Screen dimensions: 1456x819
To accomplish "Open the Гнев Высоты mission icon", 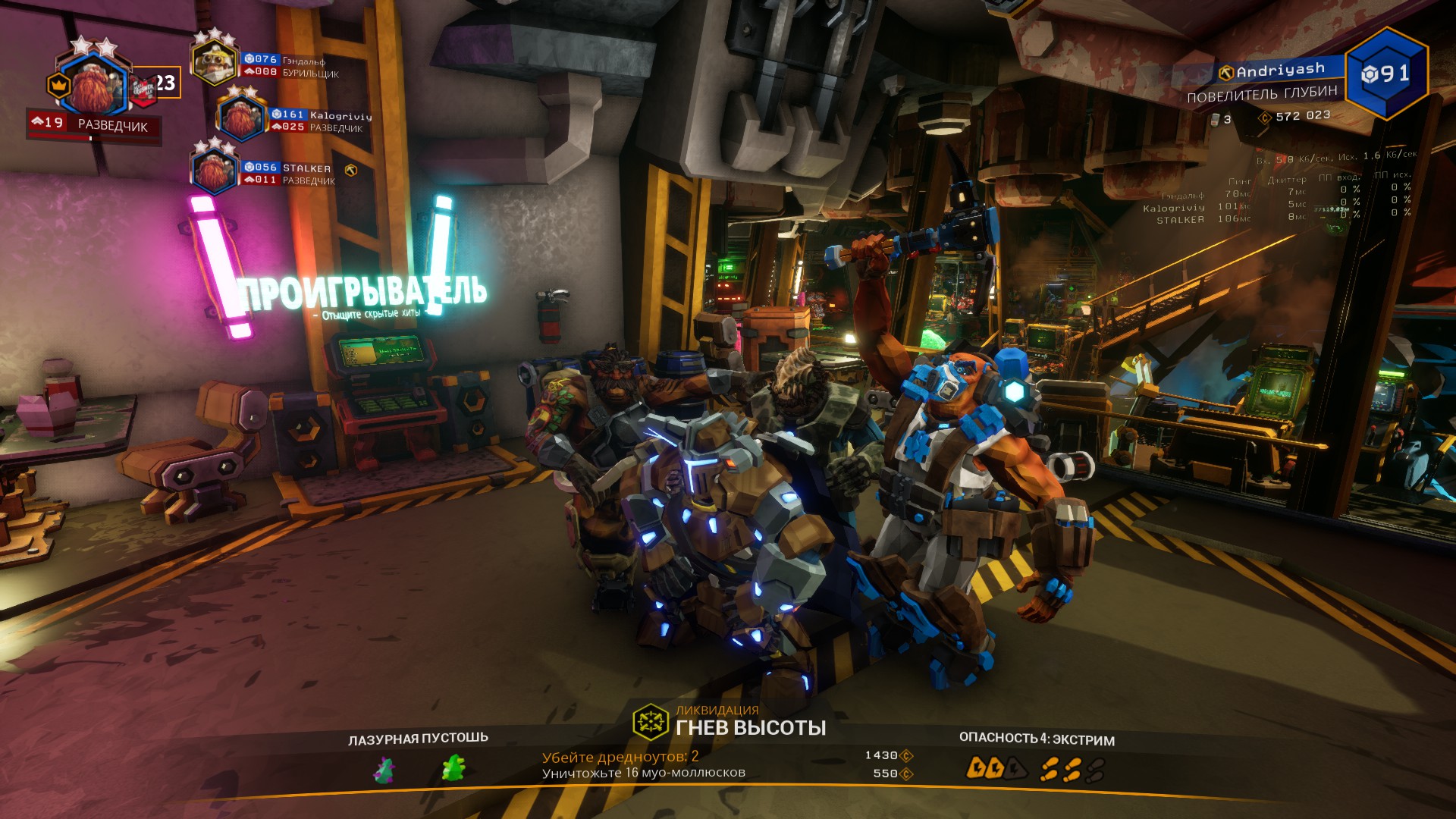I will point(650,721).
